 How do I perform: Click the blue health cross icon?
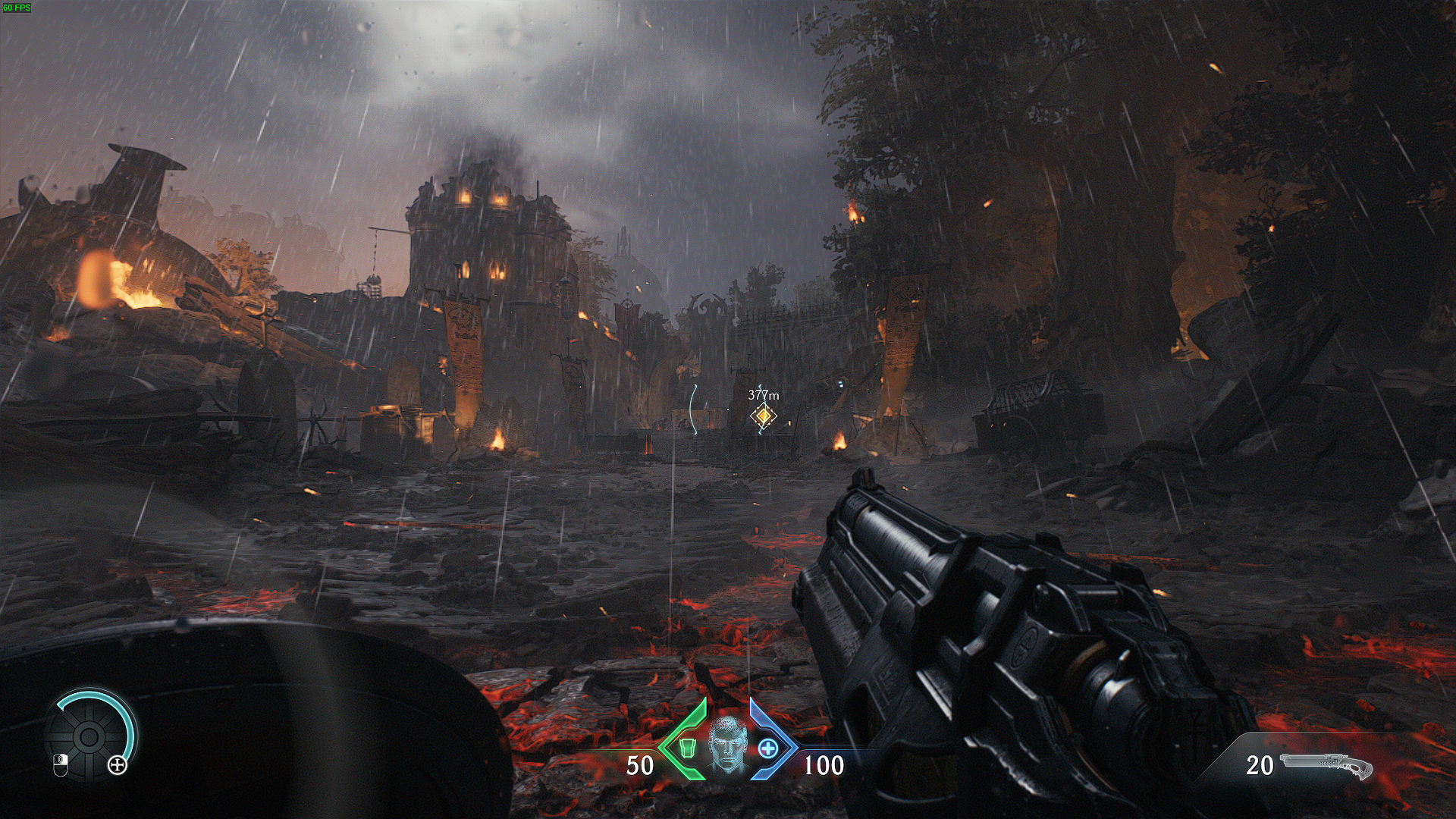pyautogui.click(x=768, y=748)
